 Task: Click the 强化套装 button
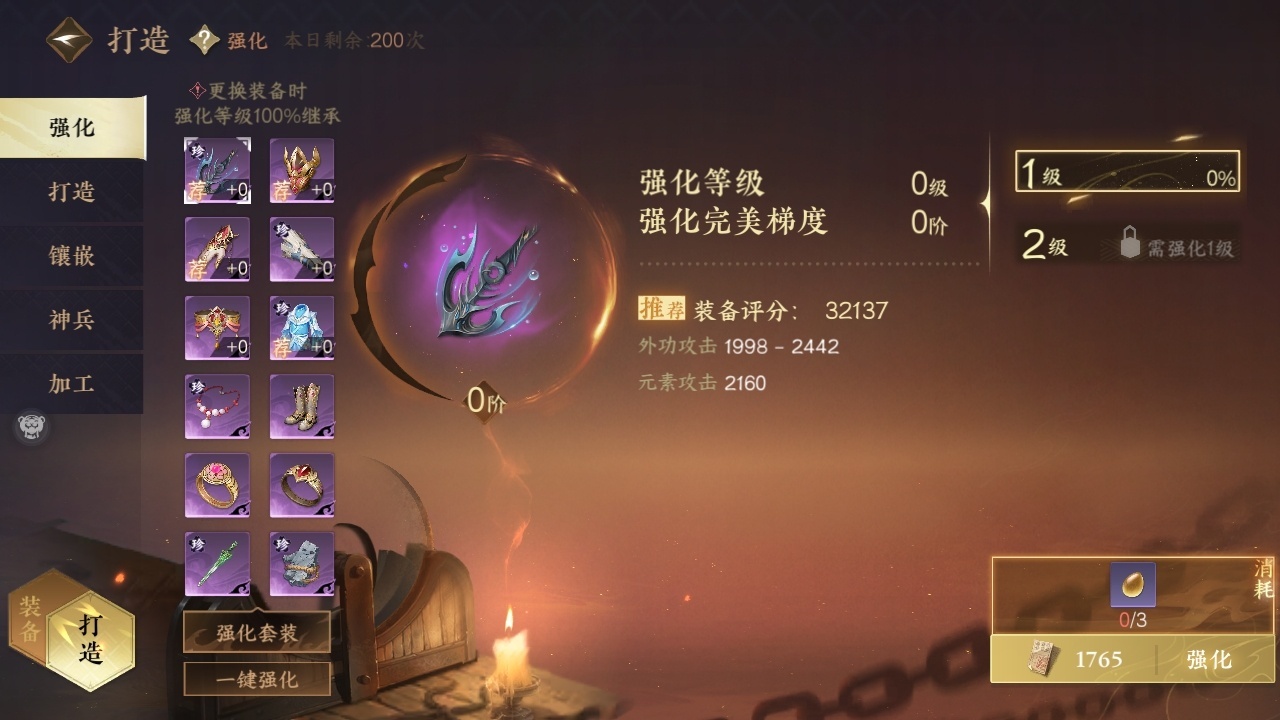pos(257,633)
